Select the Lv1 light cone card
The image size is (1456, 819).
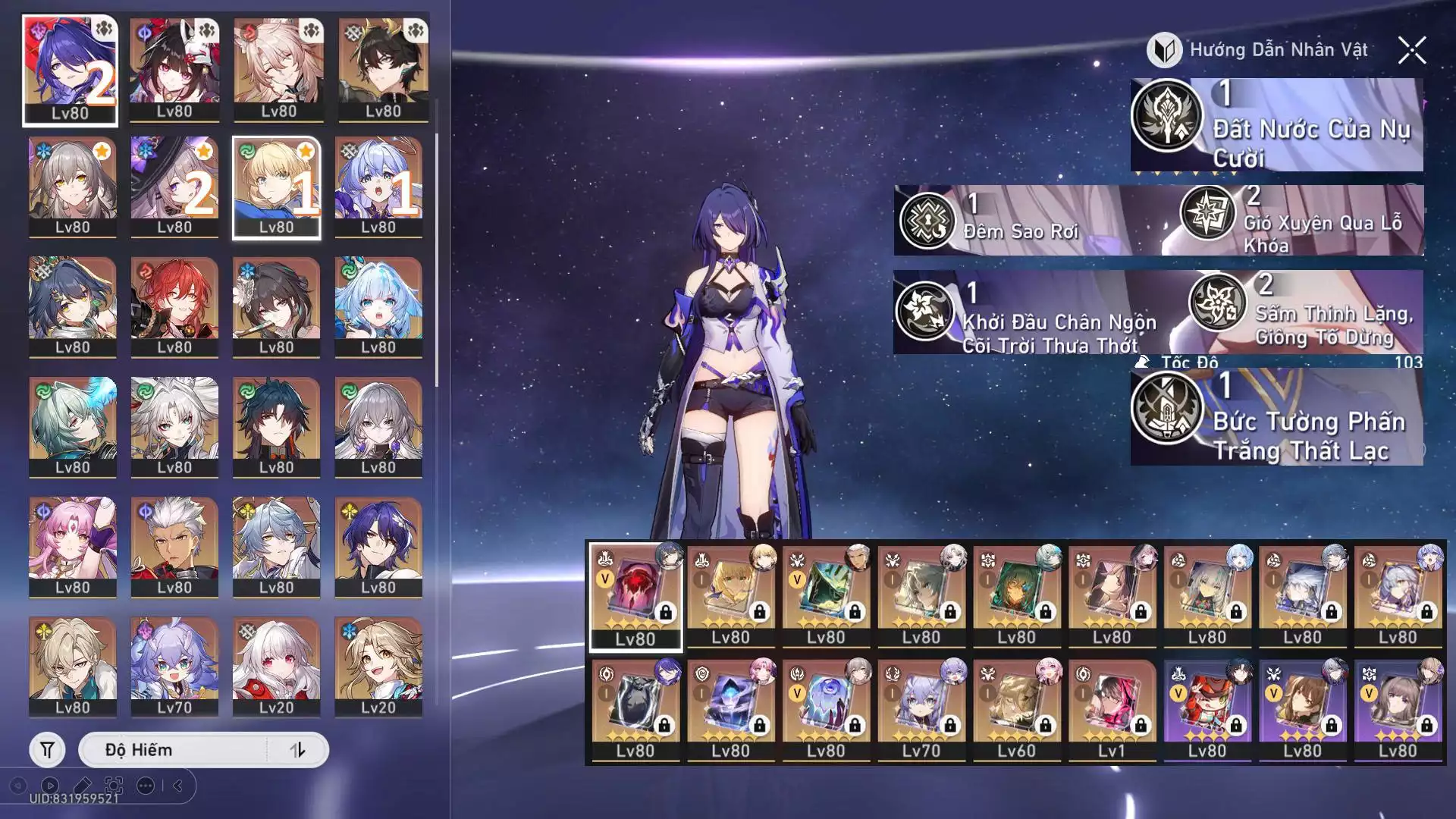(x=1111, y=710)
